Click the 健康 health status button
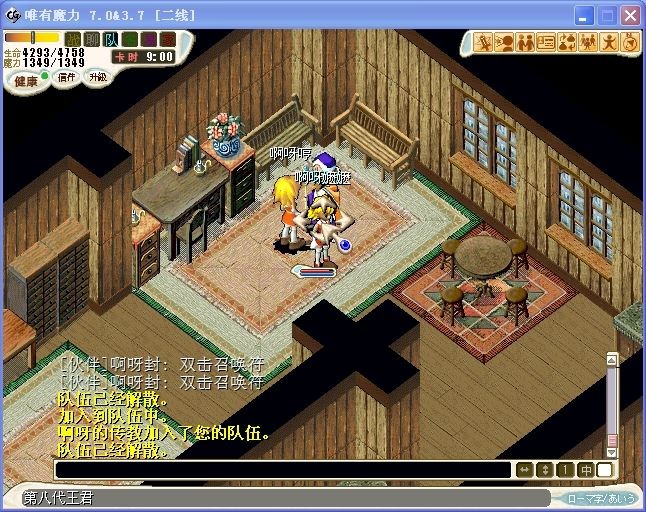This screenshot has width=646, height=512. coord(26,79)
